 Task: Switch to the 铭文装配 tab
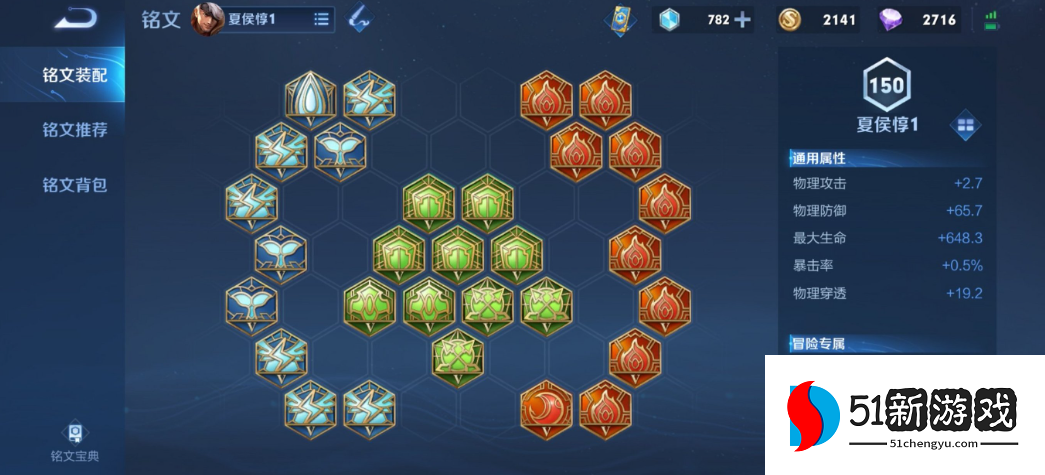point(74,74)
